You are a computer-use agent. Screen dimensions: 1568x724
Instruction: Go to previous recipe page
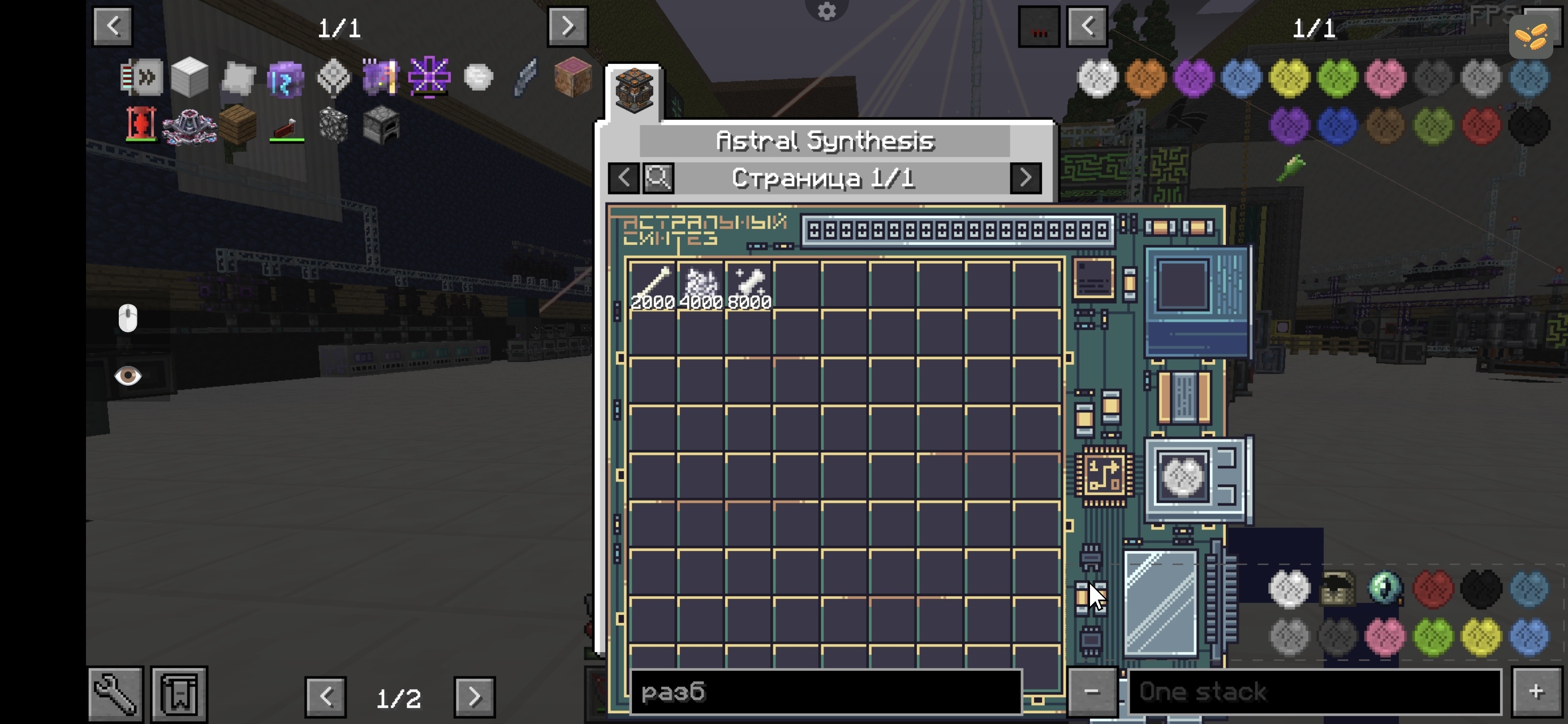tap(623, 178)
